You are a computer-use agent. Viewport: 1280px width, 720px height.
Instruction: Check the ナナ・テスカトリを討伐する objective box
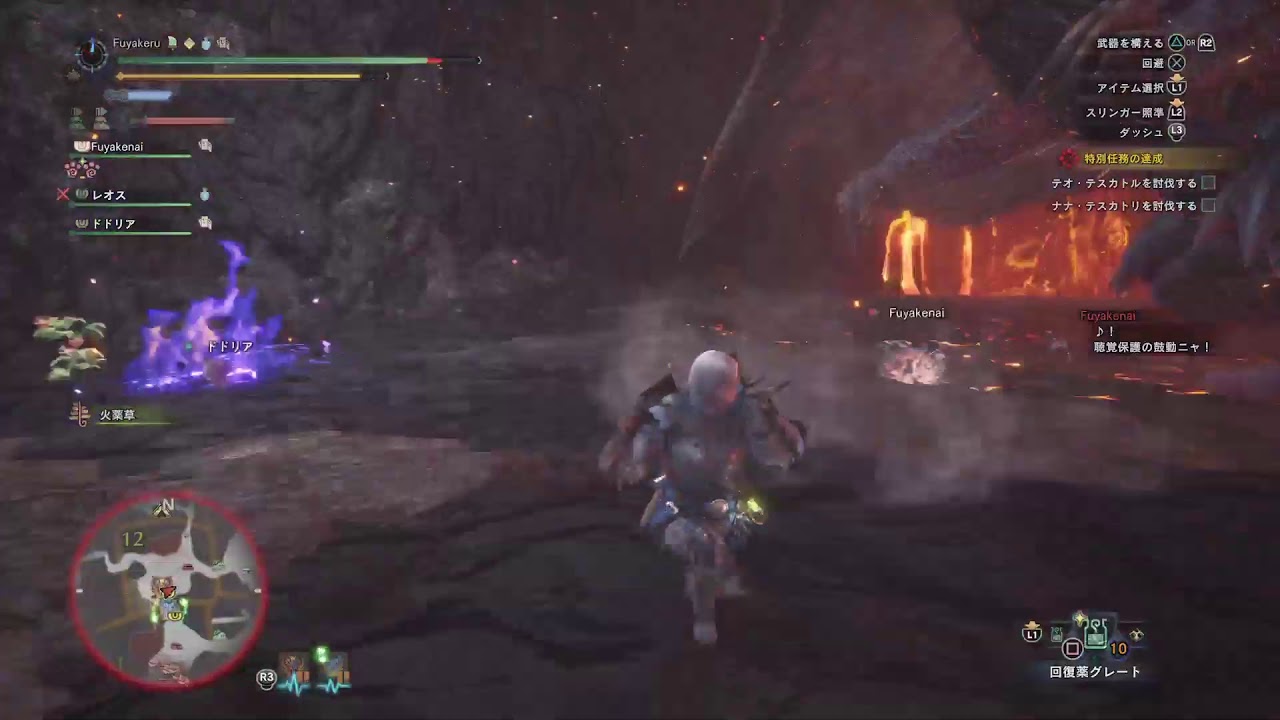pyautogui.click(x=1210, y=205)
